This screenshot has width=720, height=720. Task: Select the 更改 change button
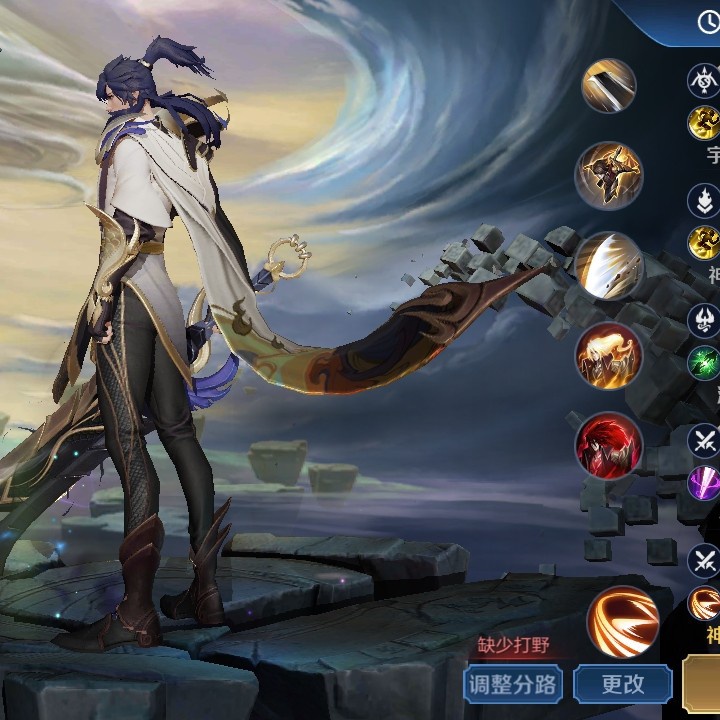(x=622, y=684)
